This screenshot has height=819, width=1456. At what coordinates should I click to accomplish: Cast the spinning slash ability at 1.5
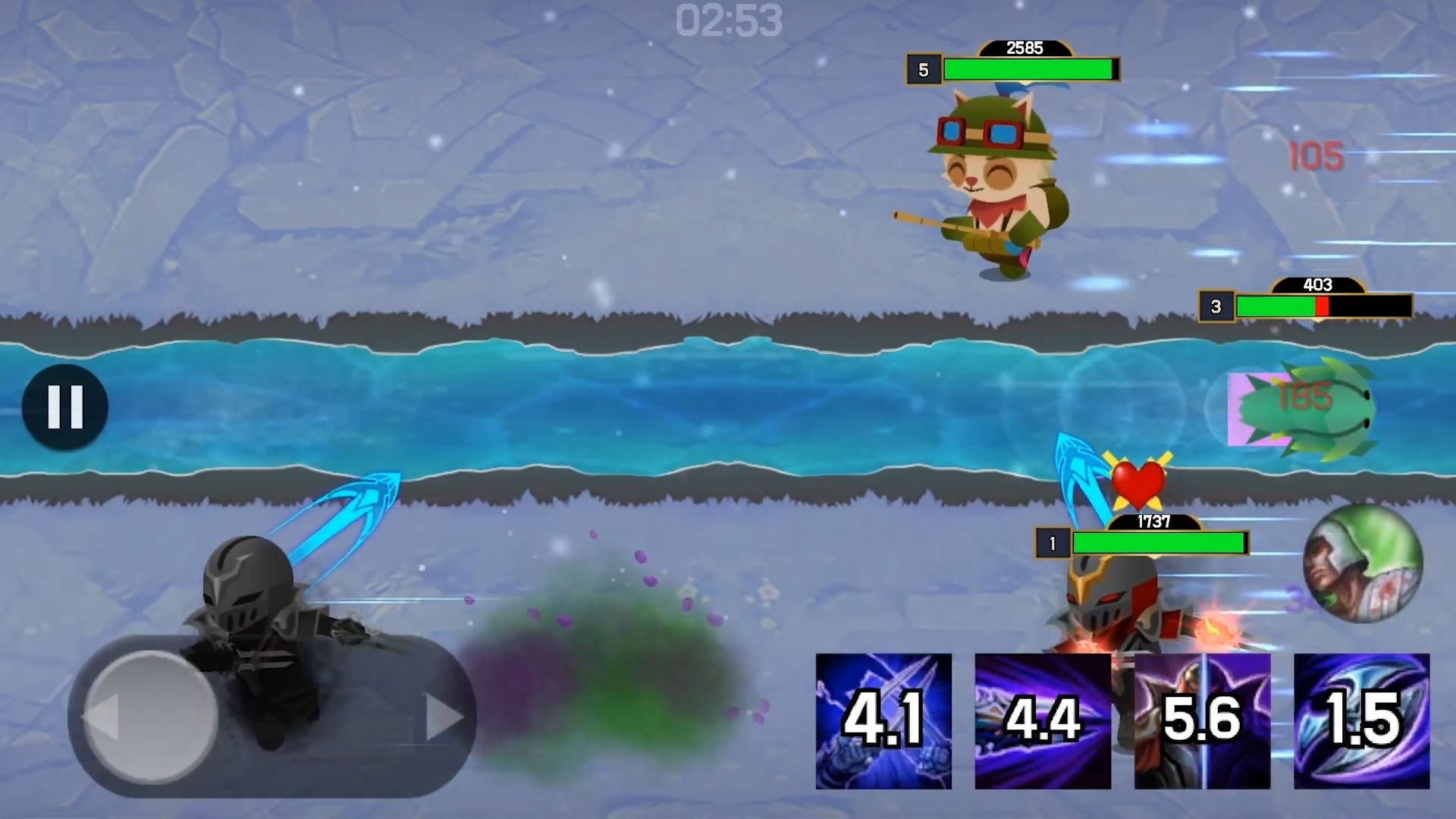(x=1361, y=721)
